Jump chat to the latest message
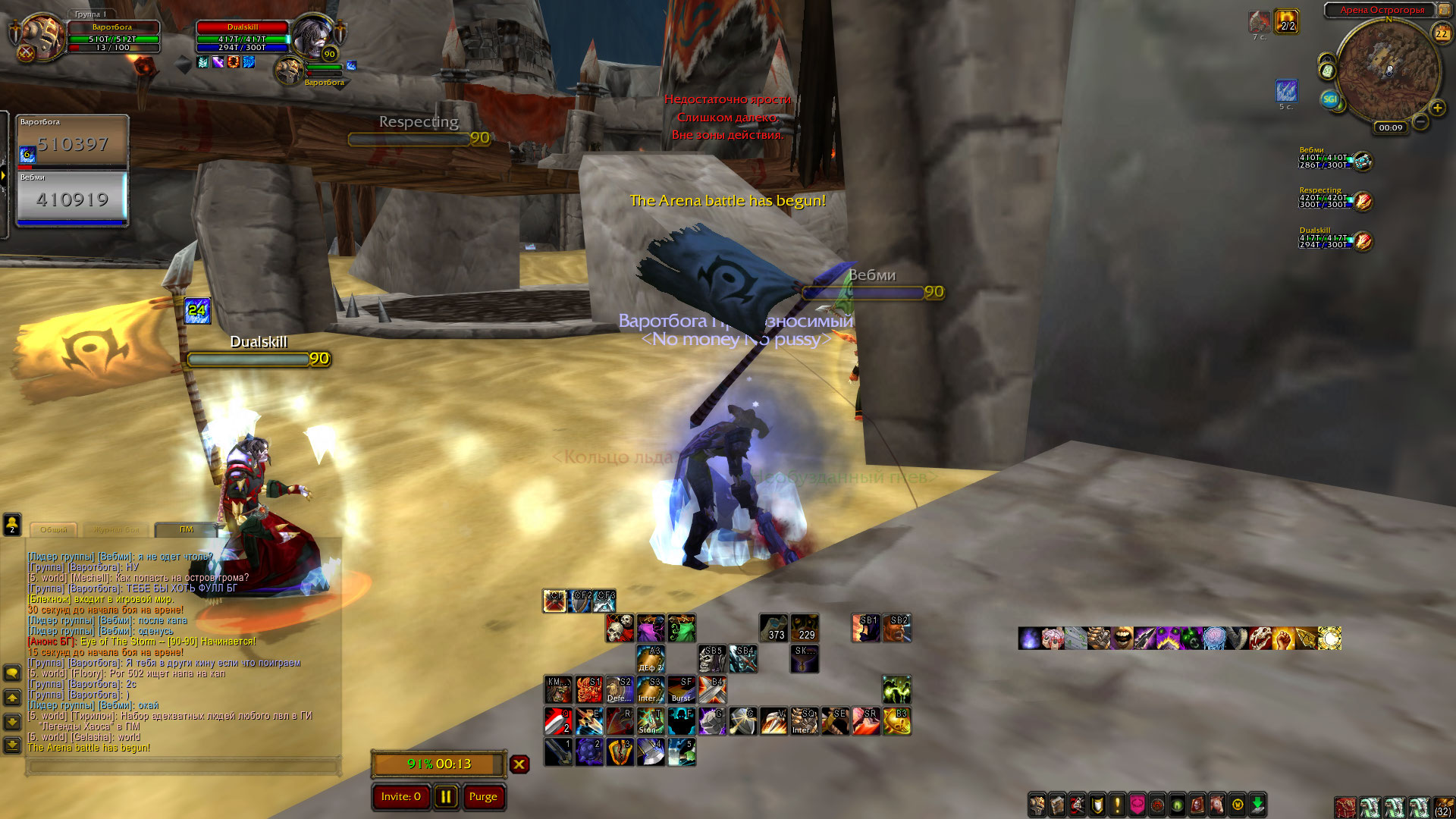Viewport: 1456px width, 819px height. (12, 745)
